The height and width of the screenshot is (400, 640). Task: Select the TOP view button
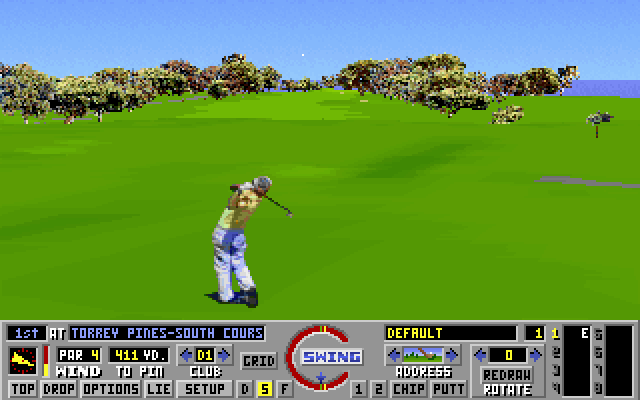(23, 388)
